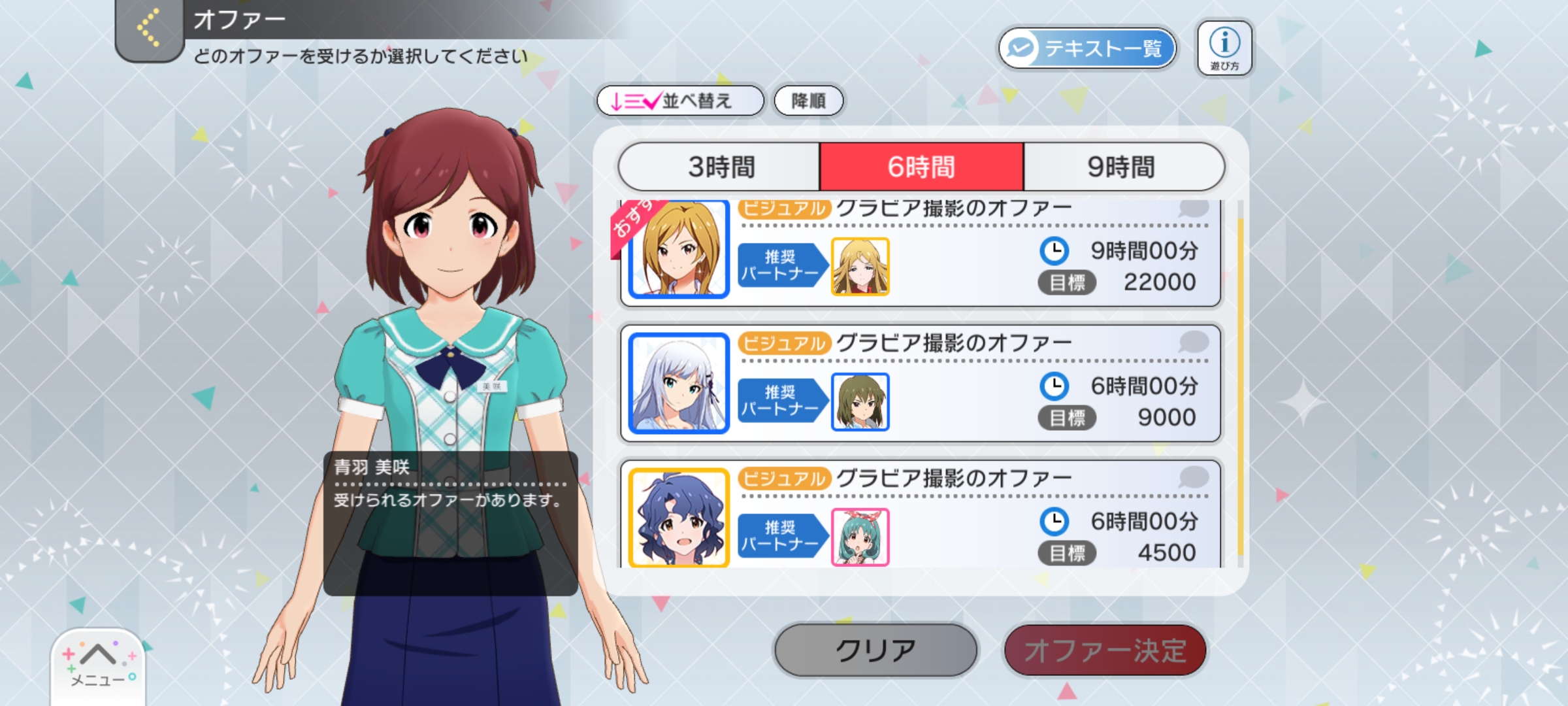Viewport: 1568px width, 706px height.
Task: Confirm with the オファー決定 button
Action: click(1105, 650)
